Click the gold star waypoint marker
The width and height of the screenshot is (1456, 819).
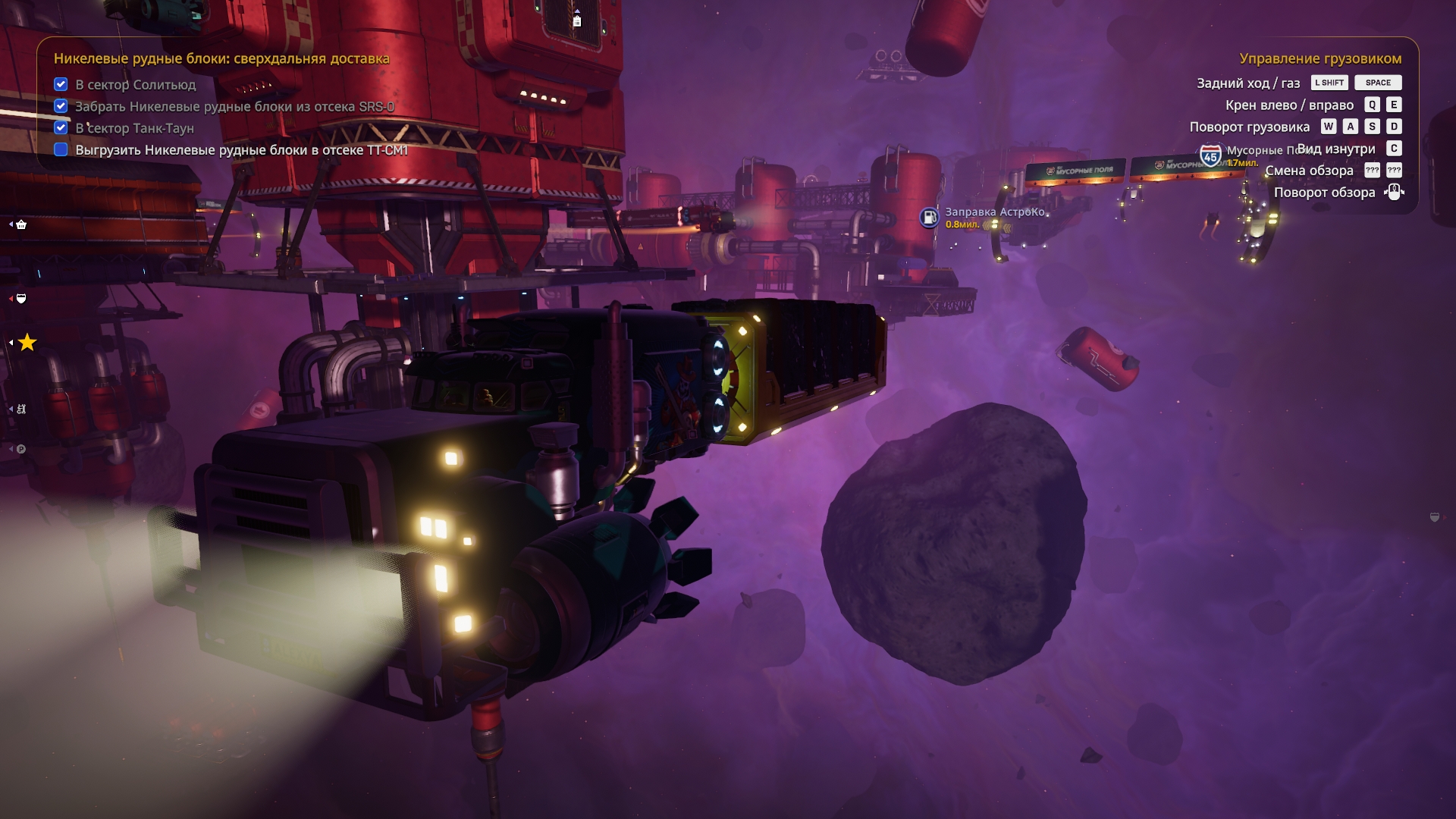coord(27,343)
